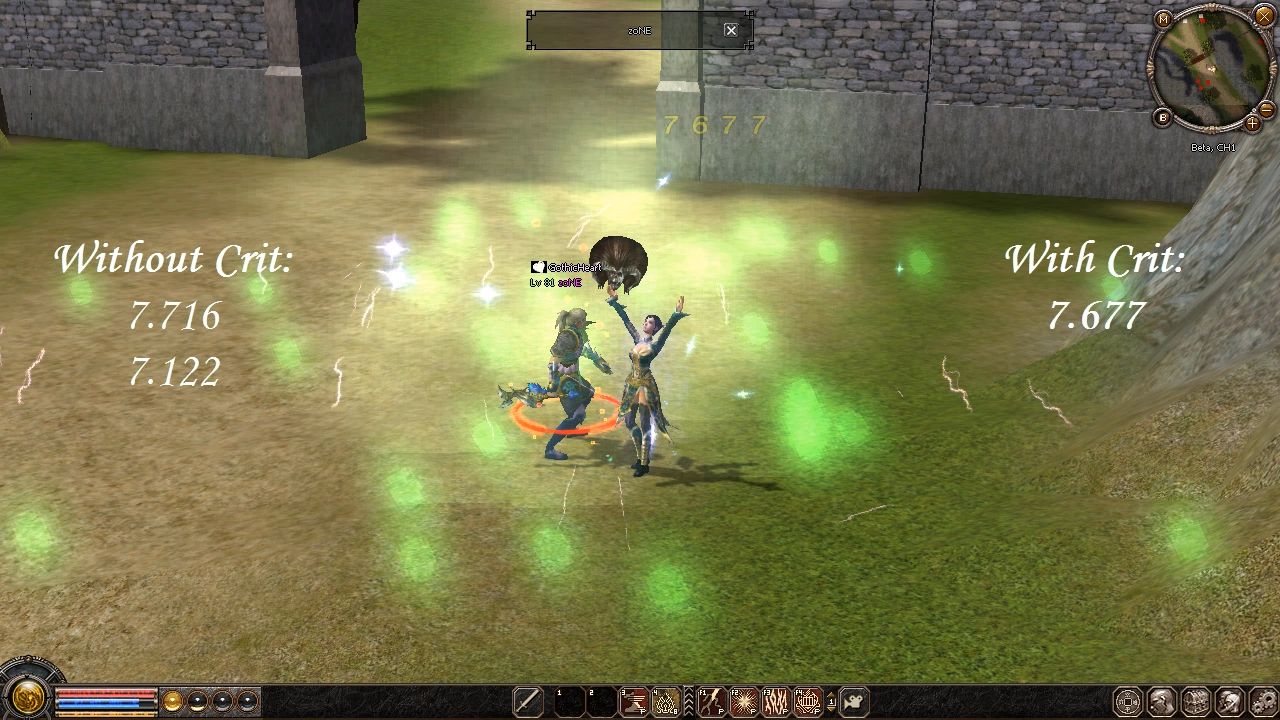The image size is (1280, 720).
Task: Cast the lightning bolt skill on F1
Action: [711, 702]
